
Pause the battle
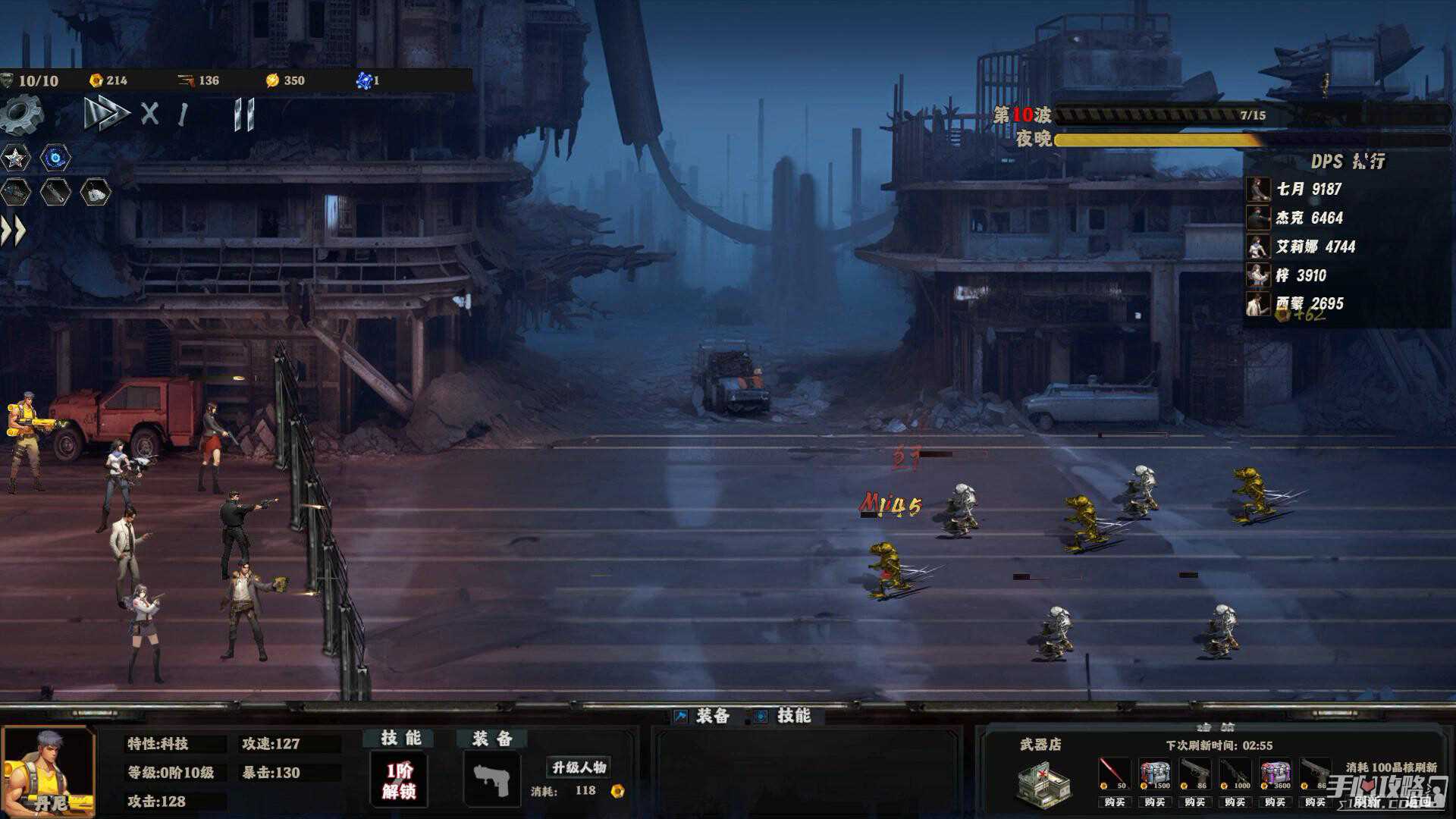[x=243, y=115]
